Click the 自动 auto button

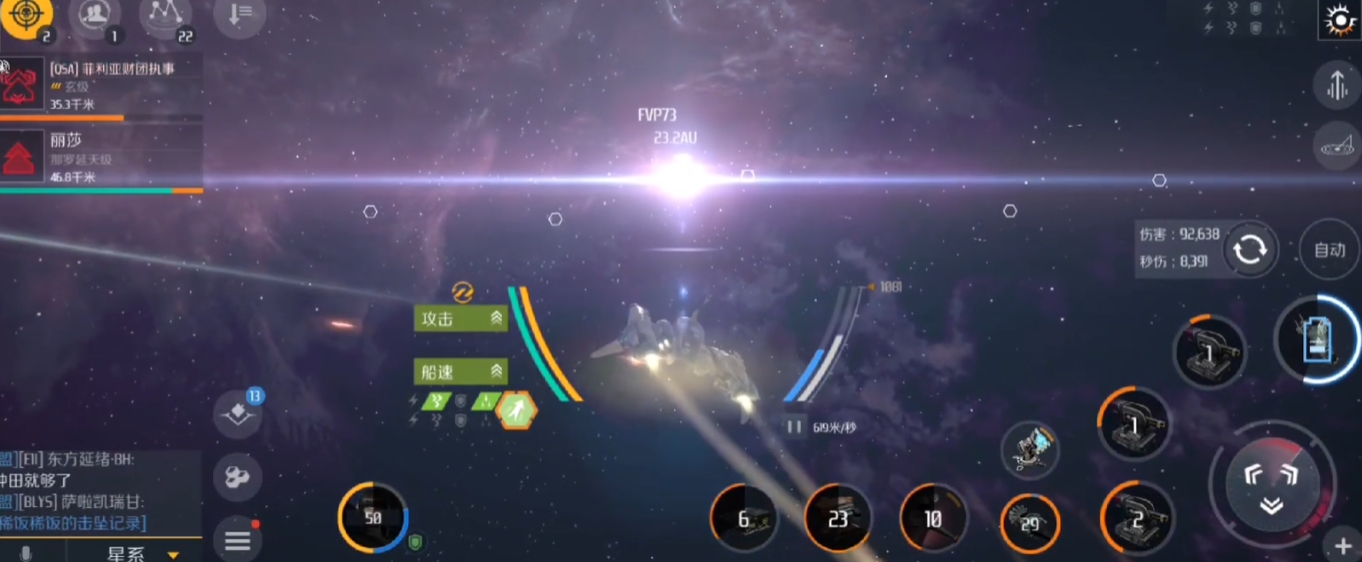point(1329,250)
